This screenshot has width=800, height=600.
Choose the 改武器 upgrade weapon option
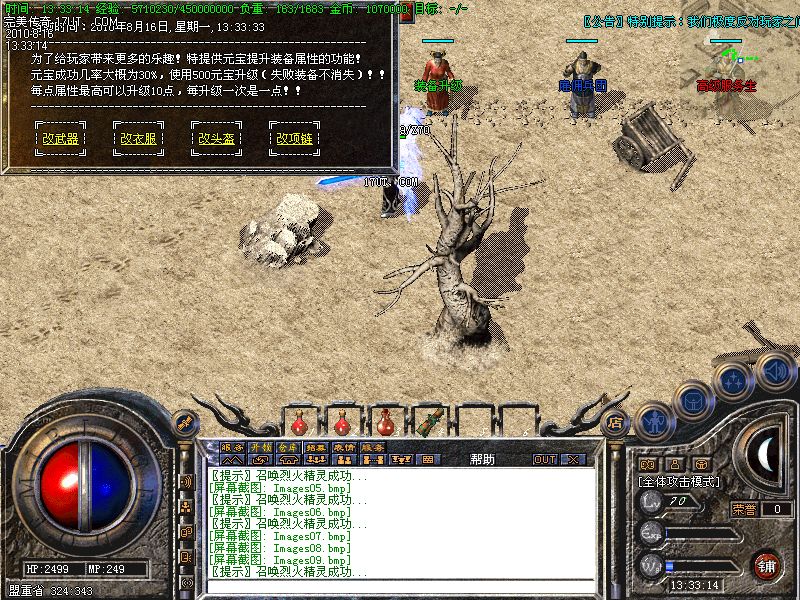coord(60,139)
